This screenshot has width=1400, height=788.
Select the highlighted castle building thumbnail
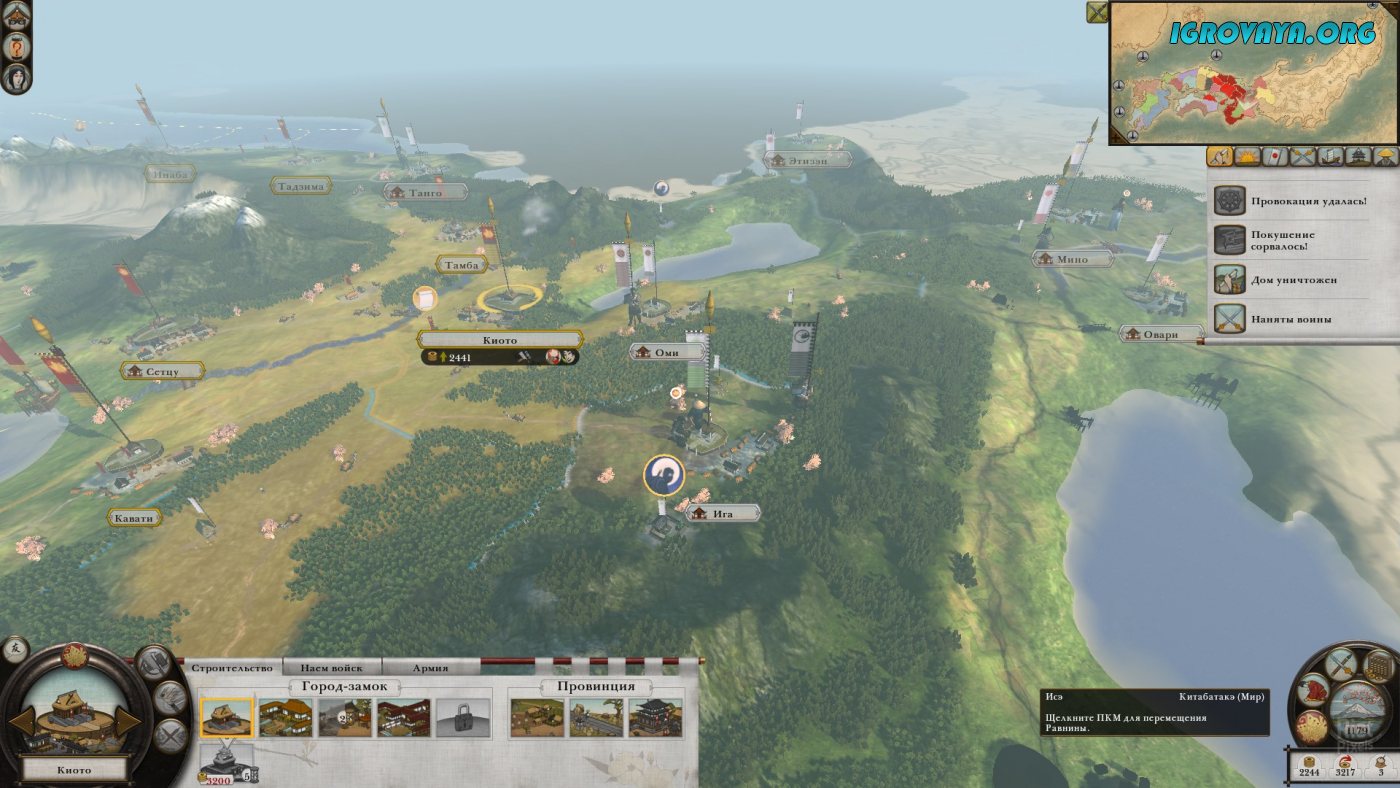pos(227,717)
